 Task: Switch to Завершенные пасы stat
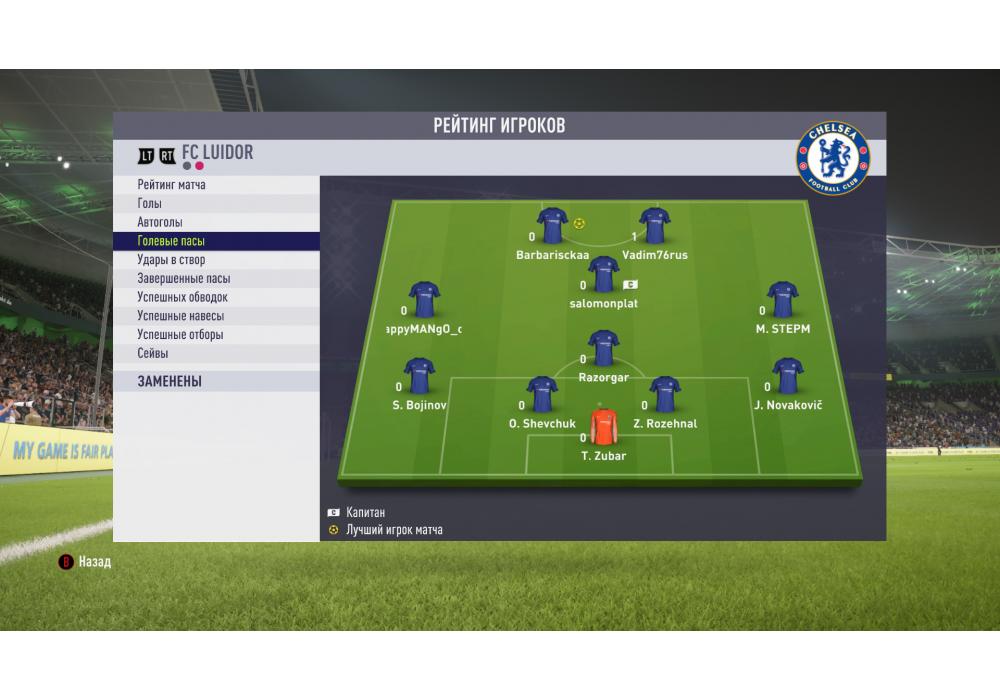click(x=216, y=279)
